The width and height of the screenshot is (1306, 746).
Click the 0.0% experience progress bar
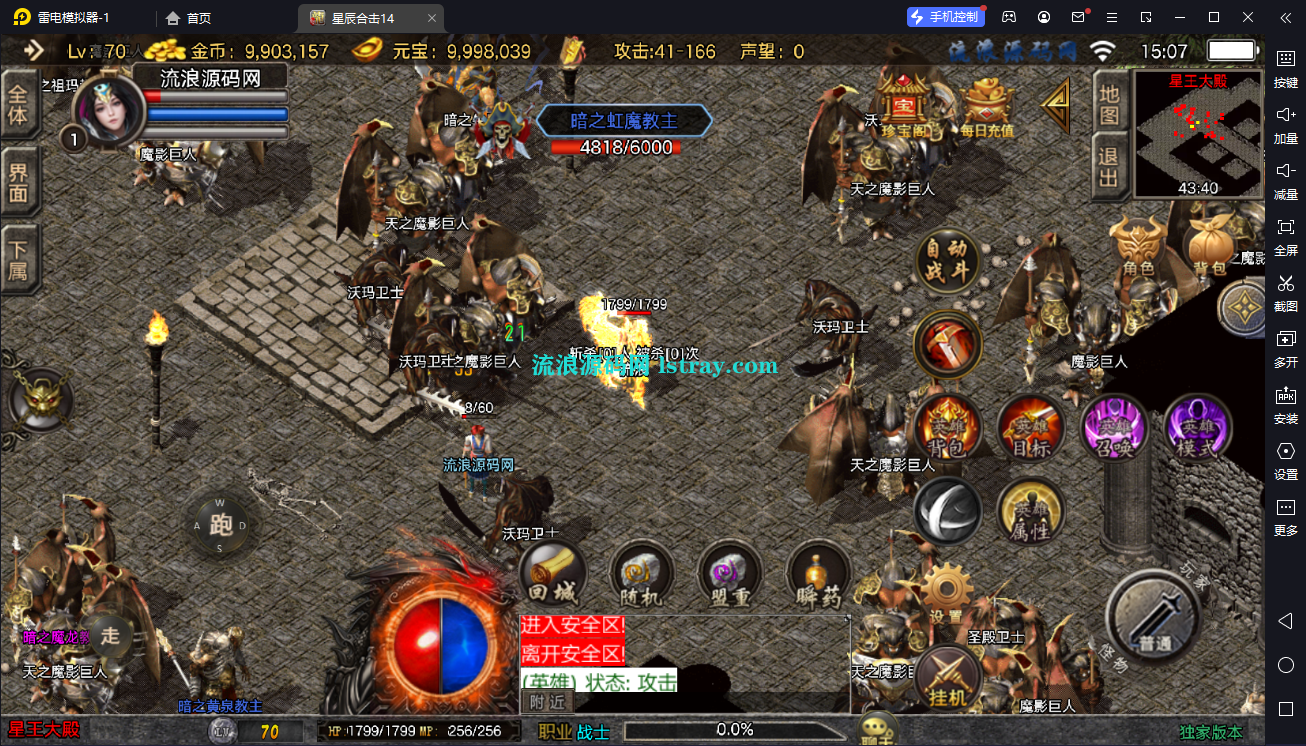click(x=735, y=731)
